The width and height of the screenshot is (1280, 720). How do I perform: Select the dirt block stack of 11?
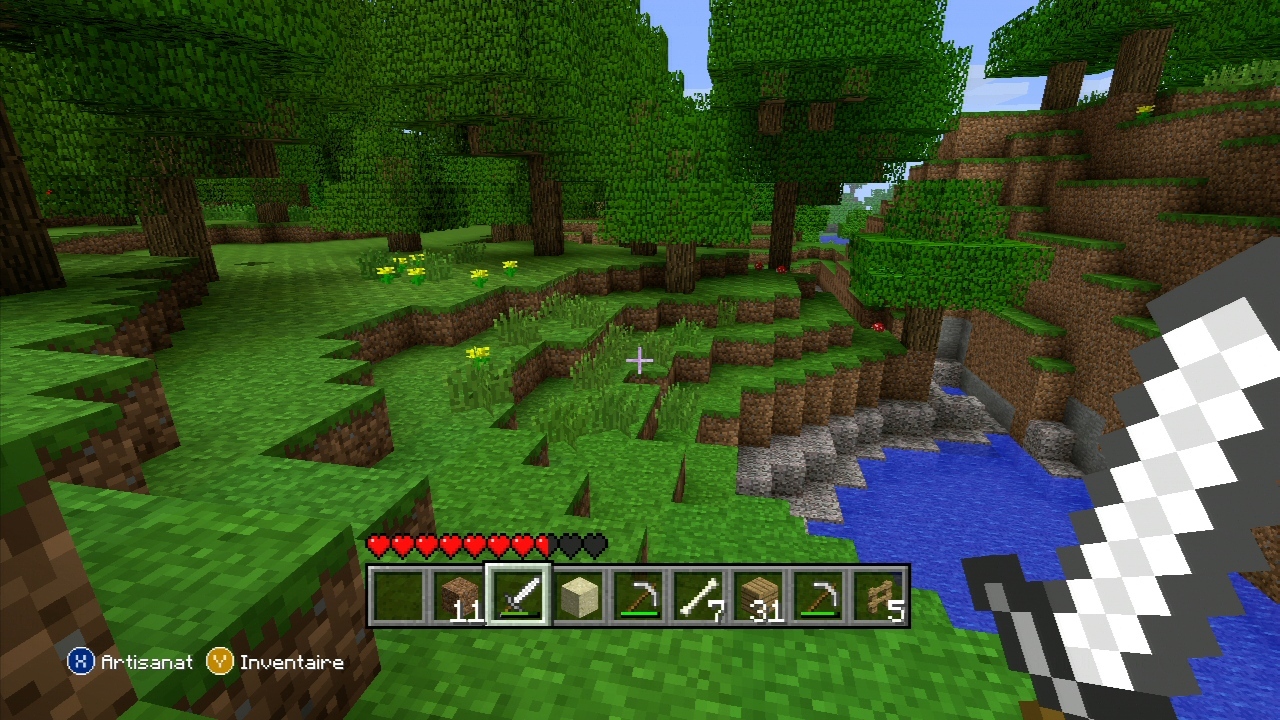458,597
